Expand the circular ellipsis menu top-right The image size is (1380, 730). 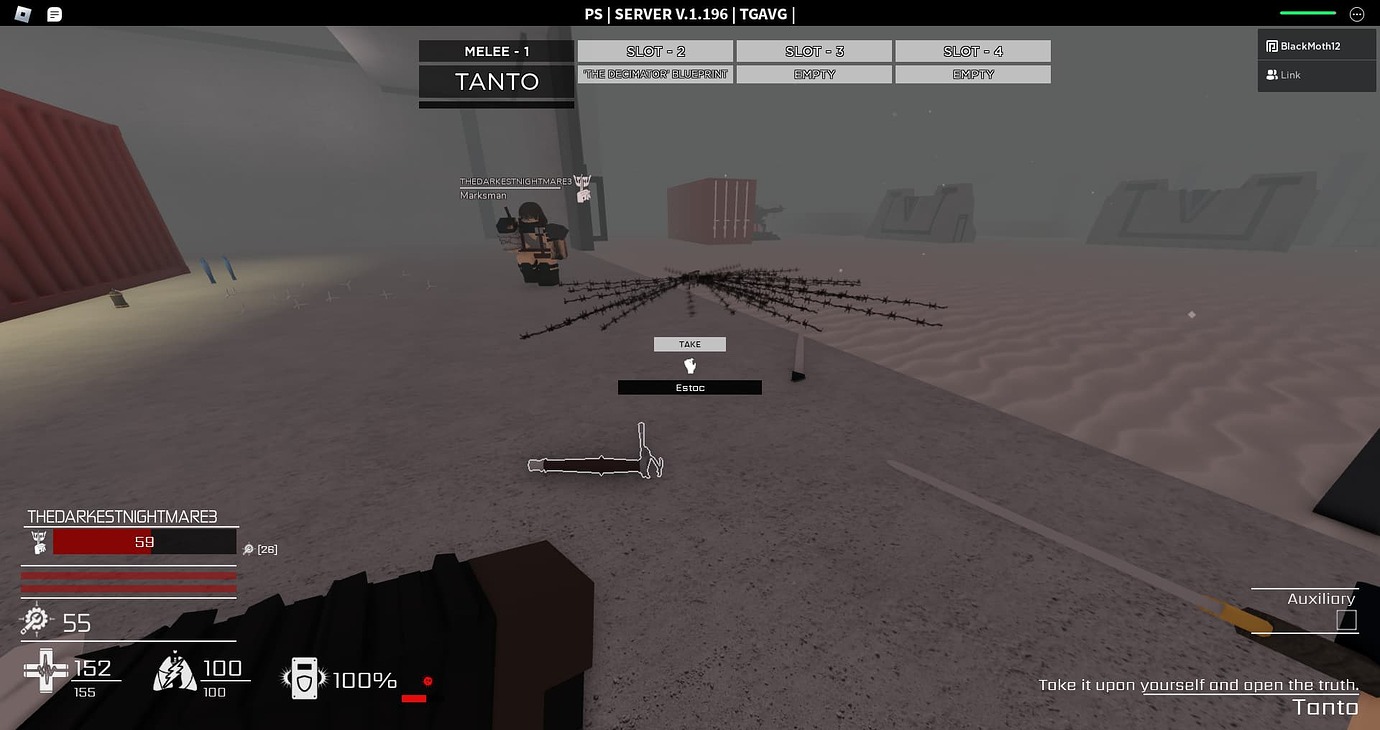point(1357,13)
